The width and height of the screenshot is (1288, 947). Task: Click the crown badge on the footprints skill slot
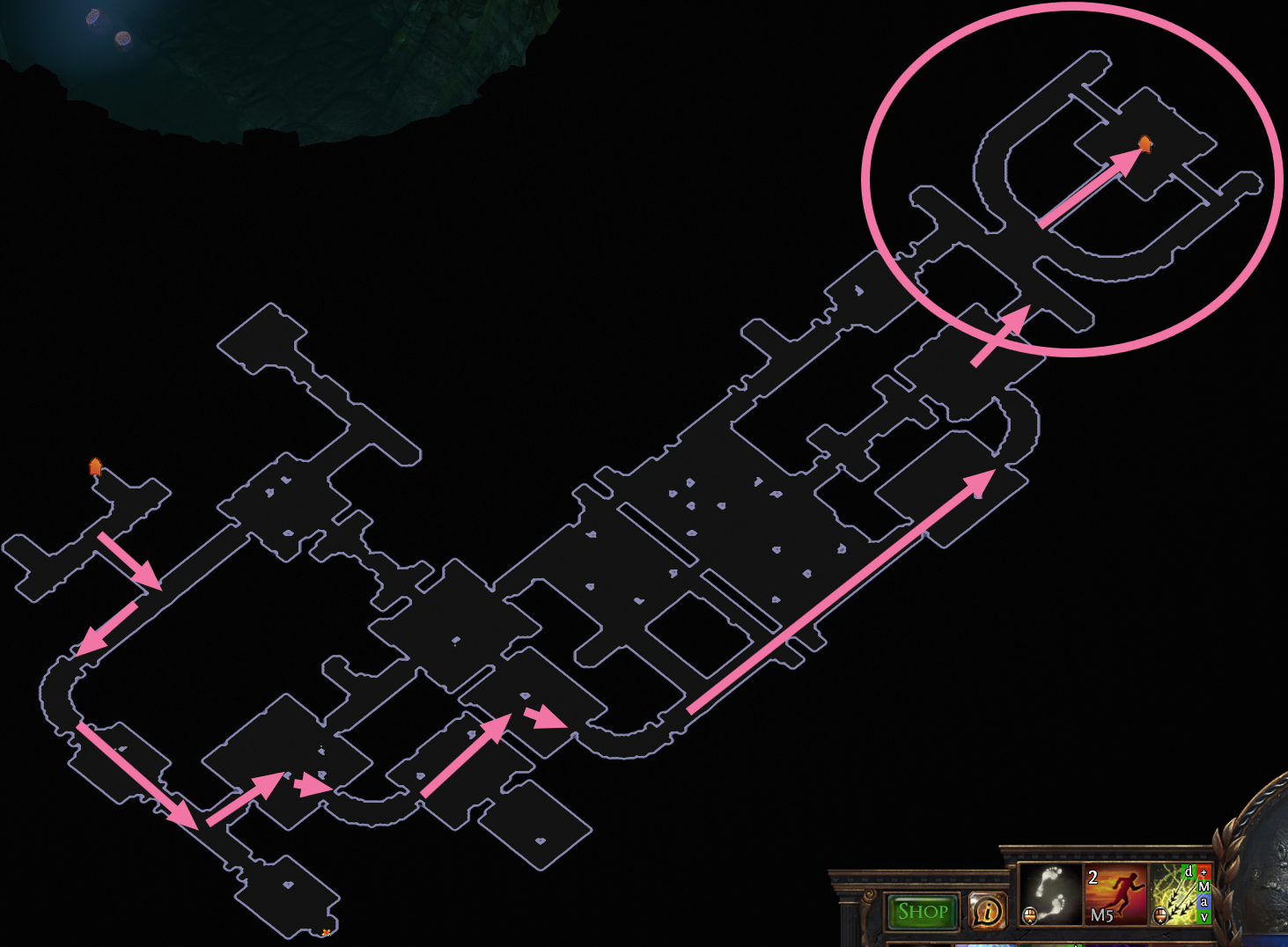(x=1031, y=915)
